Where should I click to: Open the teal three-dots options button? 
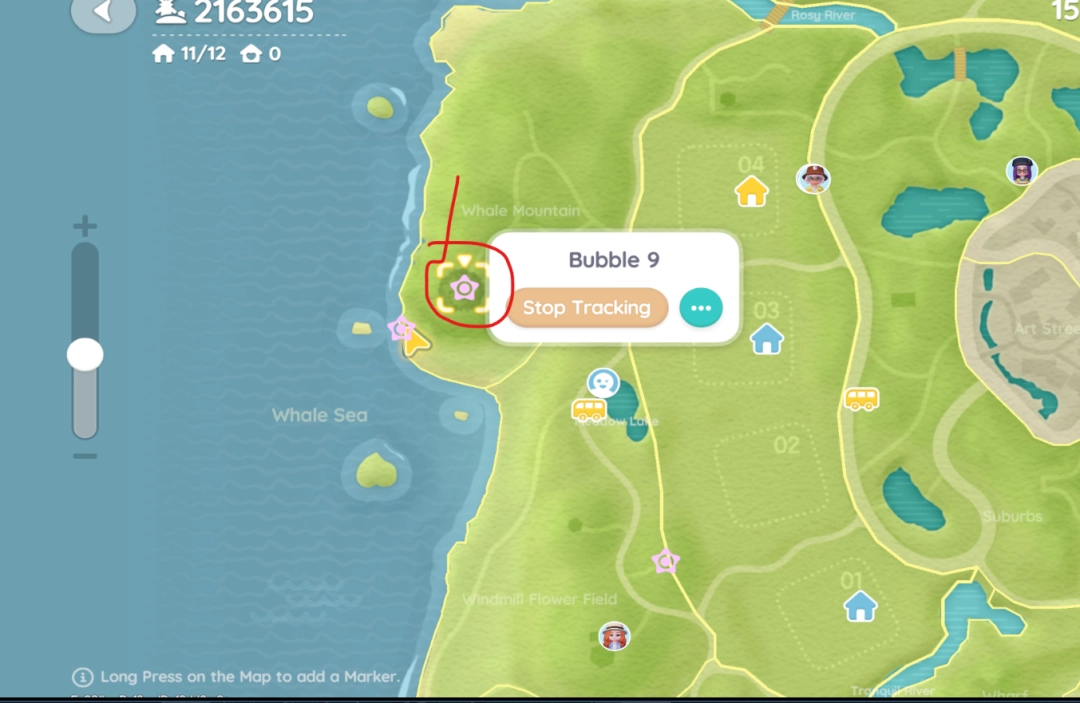coord(700,308)
